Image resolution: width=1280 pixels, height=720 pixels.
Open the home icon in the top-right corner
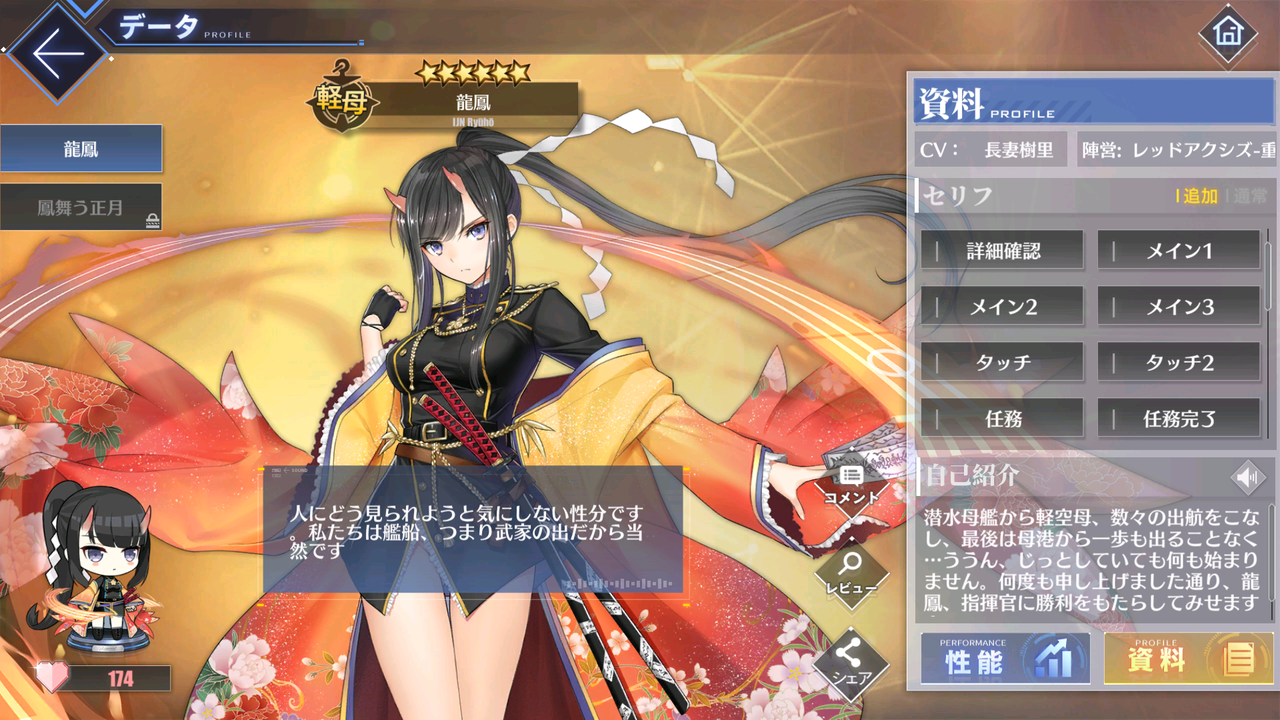[x=1228, y=32]
